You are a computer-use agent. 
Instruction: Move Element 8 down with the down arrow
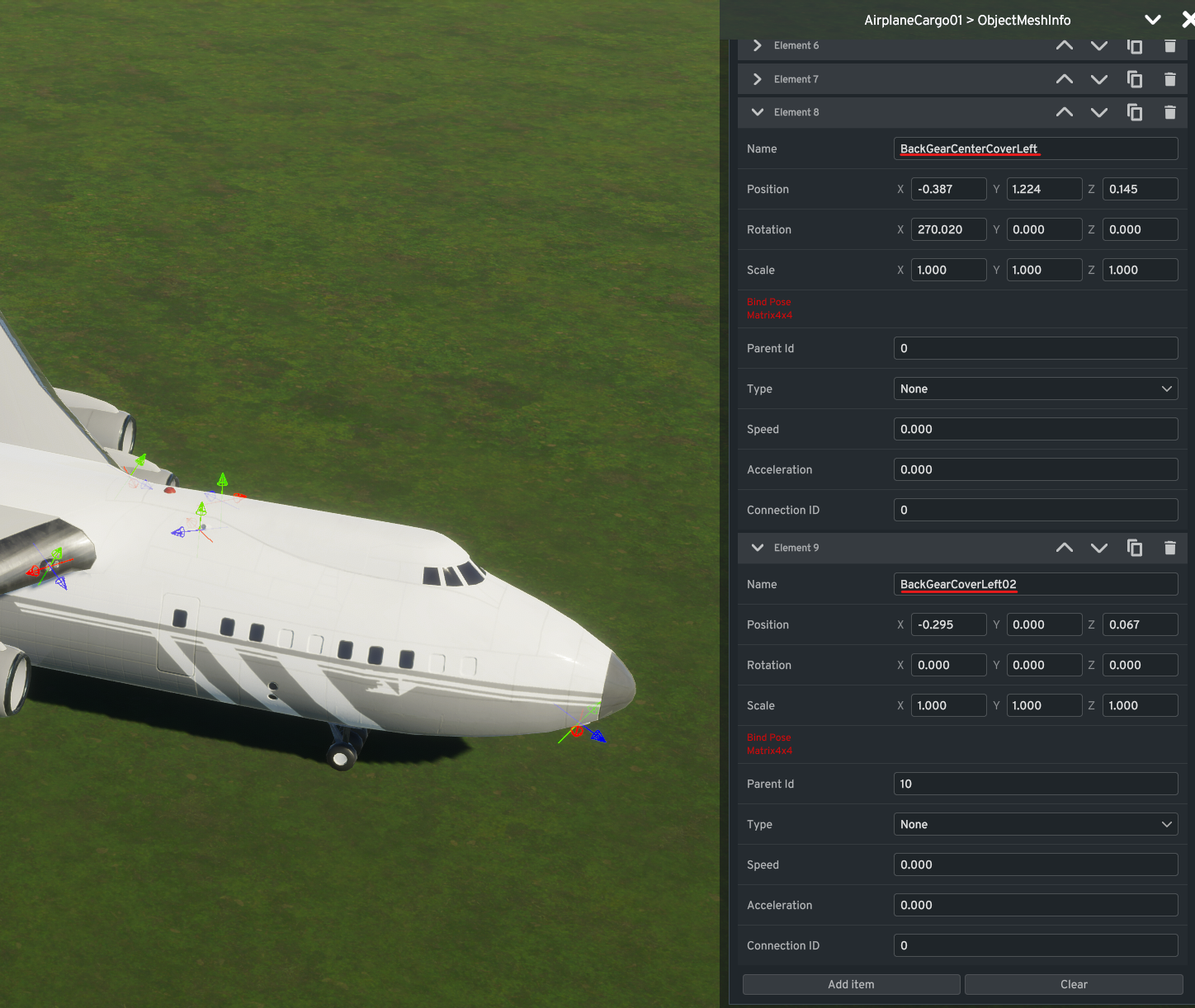pos(1098,112)
